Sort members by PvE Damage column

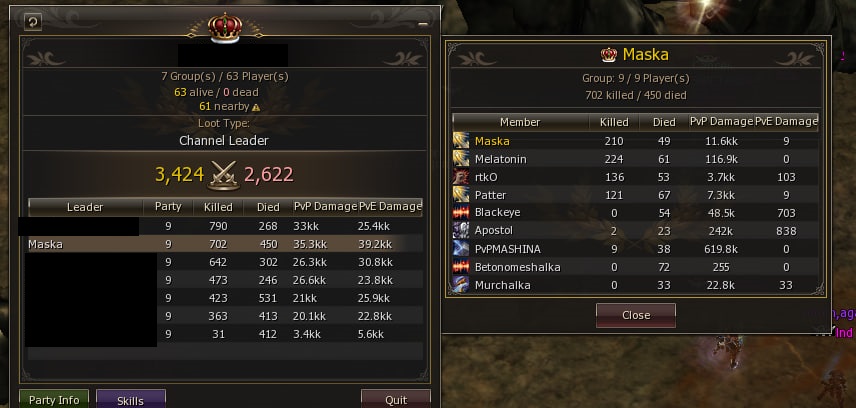coord(786,121)
